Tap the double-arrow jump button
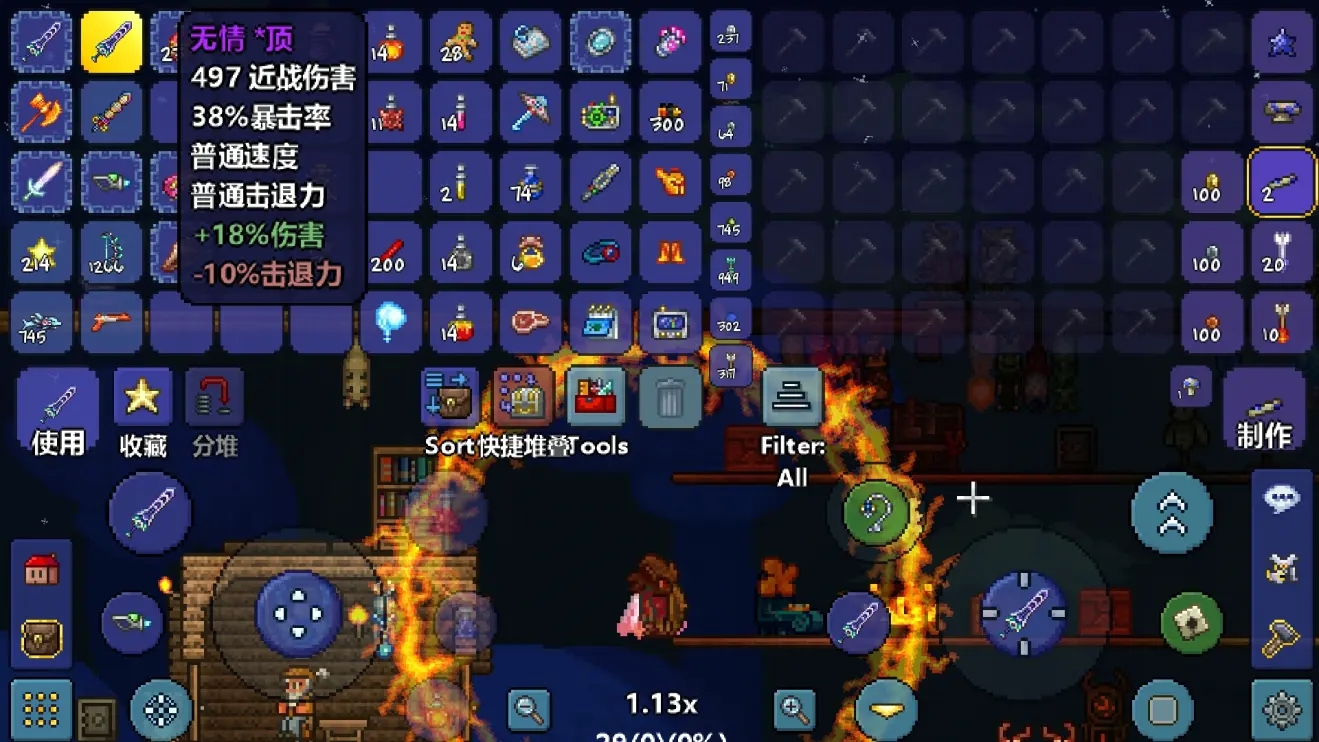 [x=1171, y=513]
